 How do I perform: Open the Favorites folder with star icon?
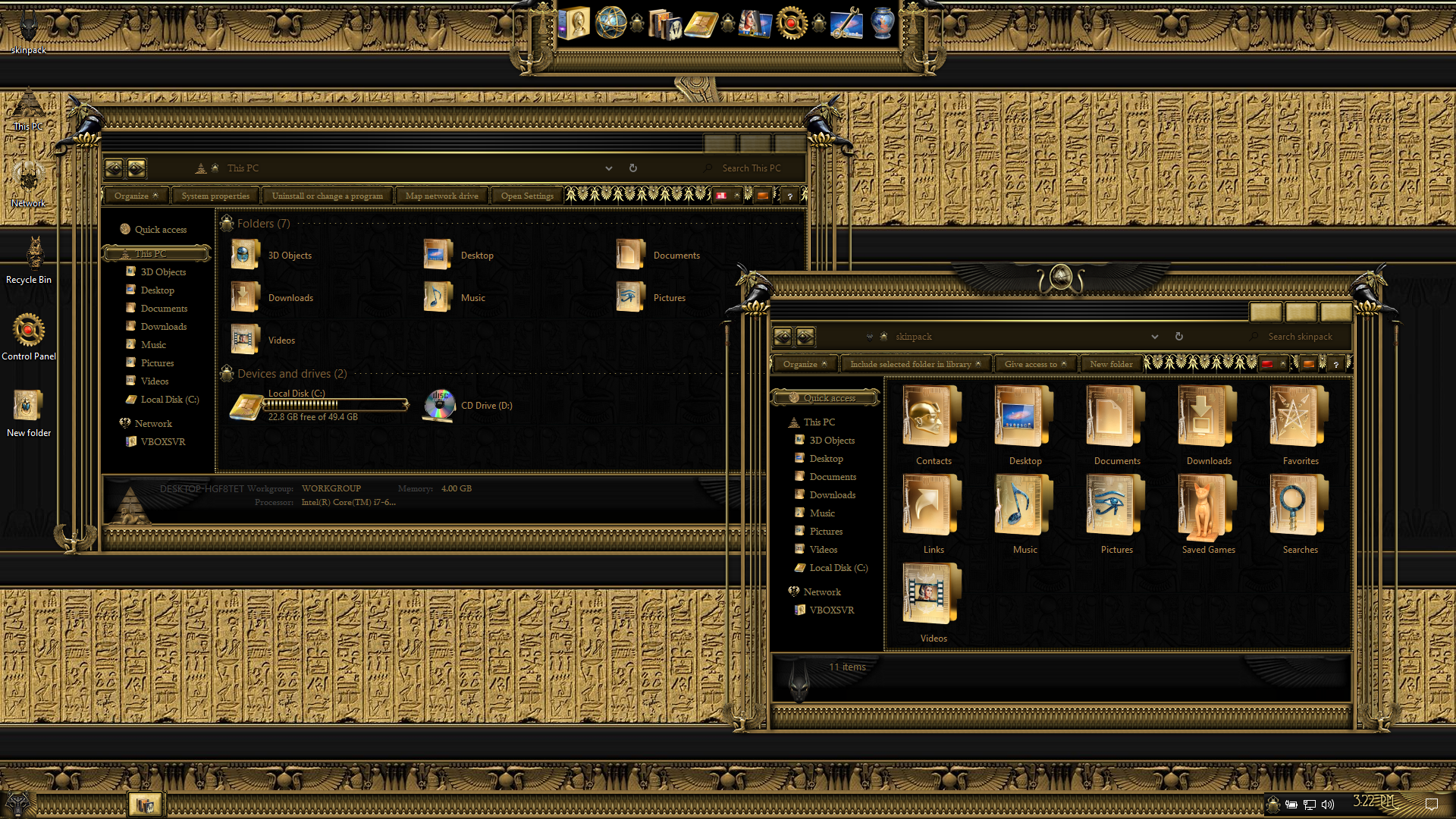pyautogui.click(x=1300, y=425)
